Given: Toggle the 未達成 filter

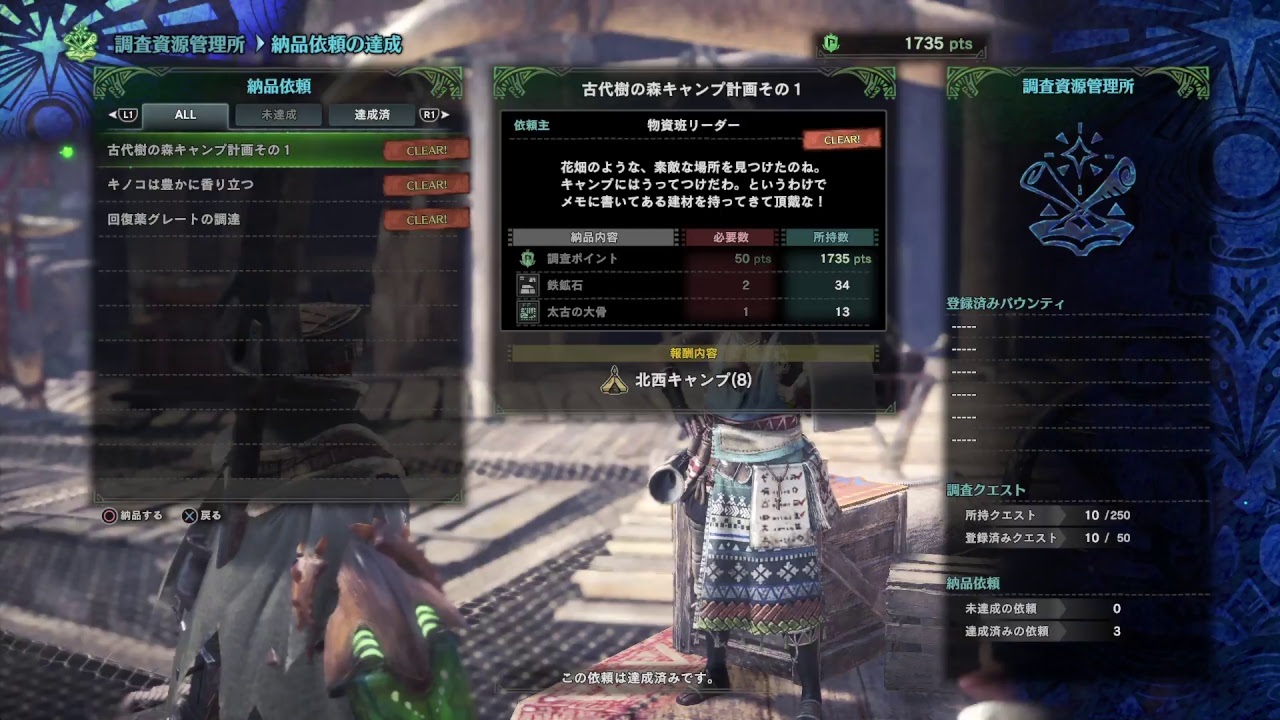Looking at the screenshot, I should pos(281,114).
